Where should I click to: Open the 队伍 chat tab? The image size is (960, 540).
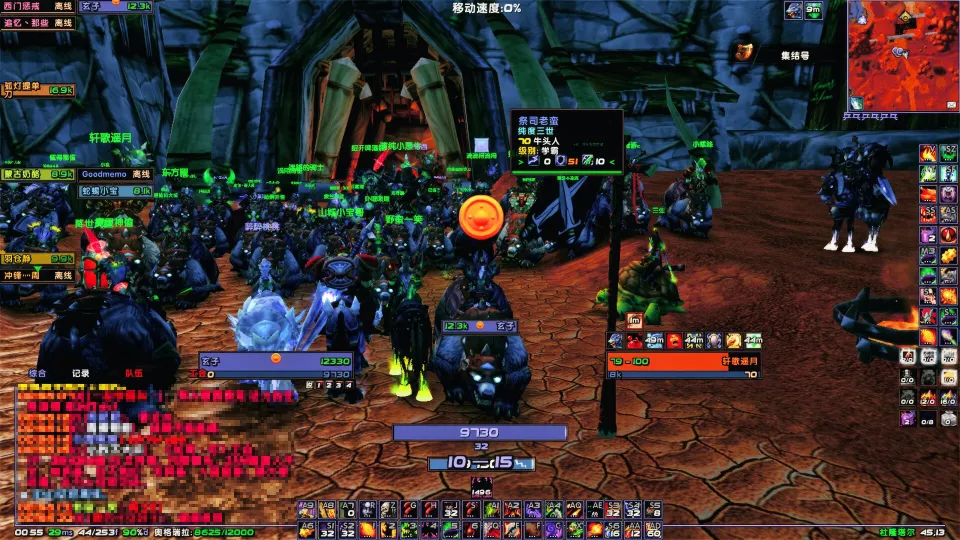pyautogui.click(x=133, y=373)
